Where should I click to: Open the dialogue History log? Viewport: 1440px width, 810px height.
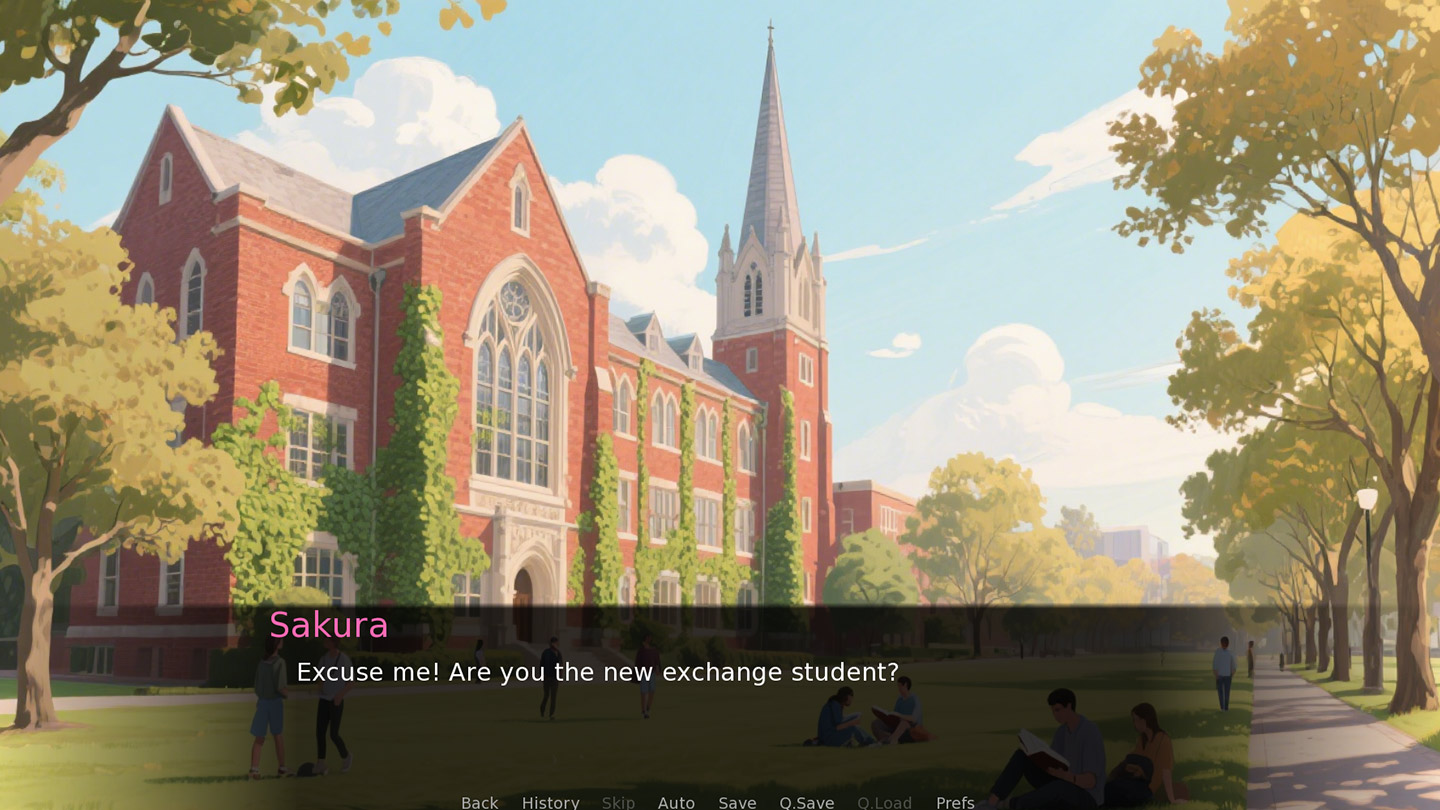pyautogui.click(x=550, y=802)
